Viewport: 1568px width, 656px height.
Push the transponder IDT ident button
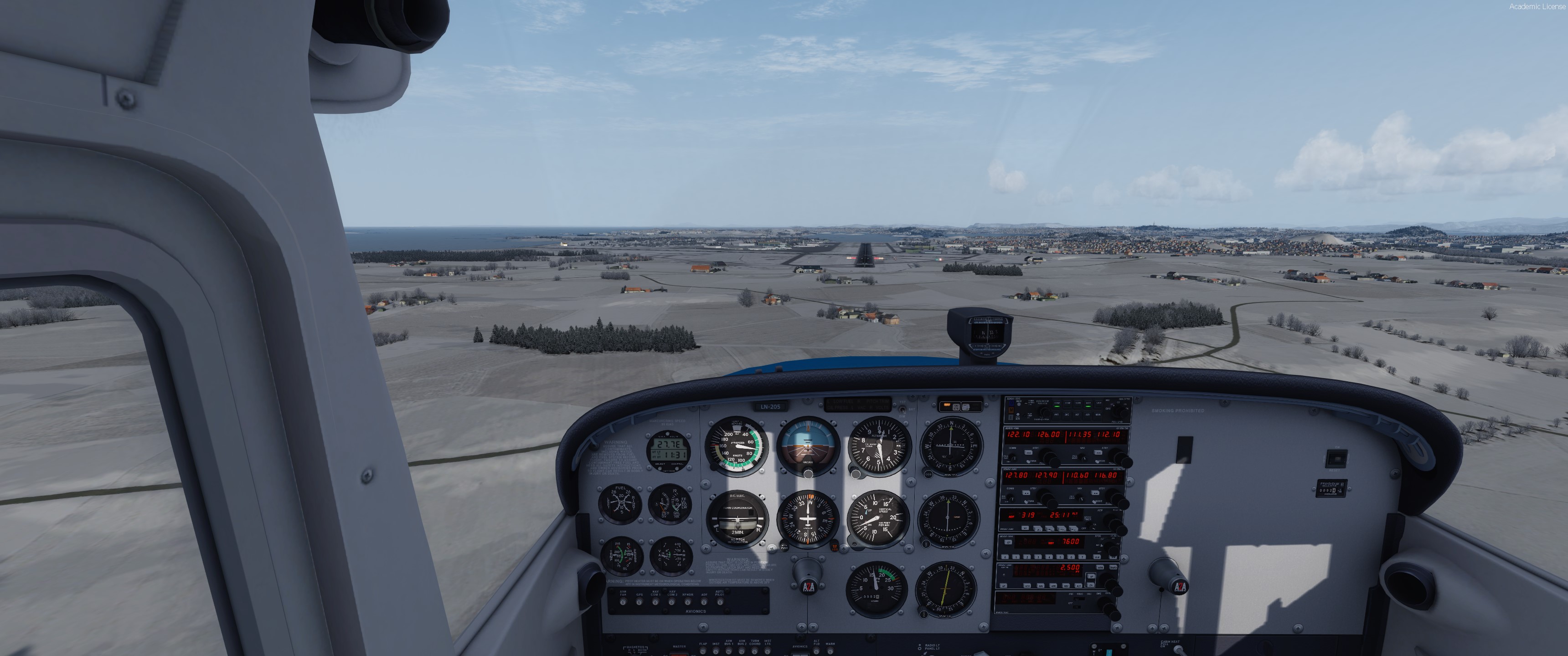pyautogui.click(x=1008, y=542)
